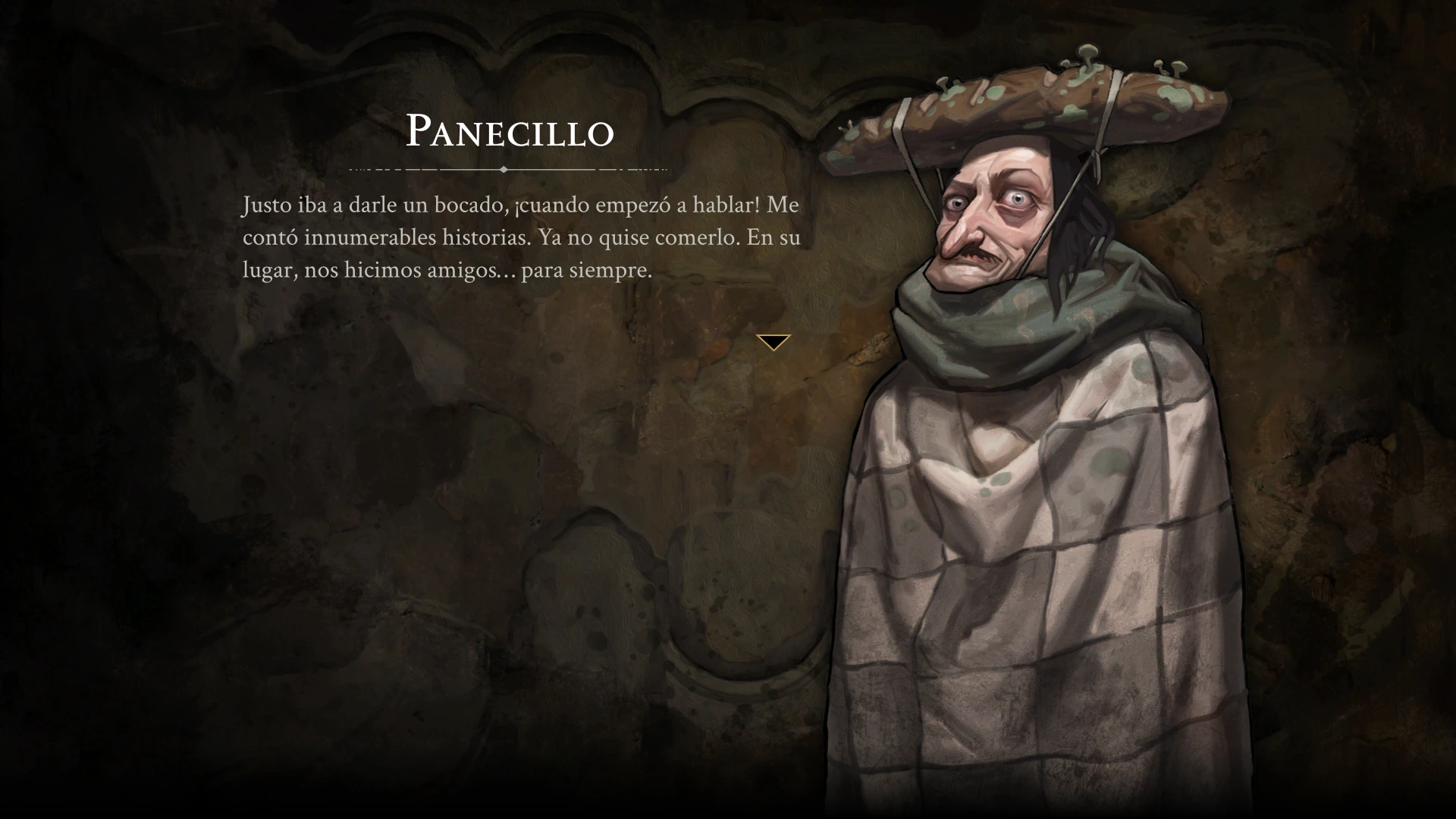Advance dialogue with the gold arrow
This screenshot has height=819, width=1456.
tap(773, 342)
